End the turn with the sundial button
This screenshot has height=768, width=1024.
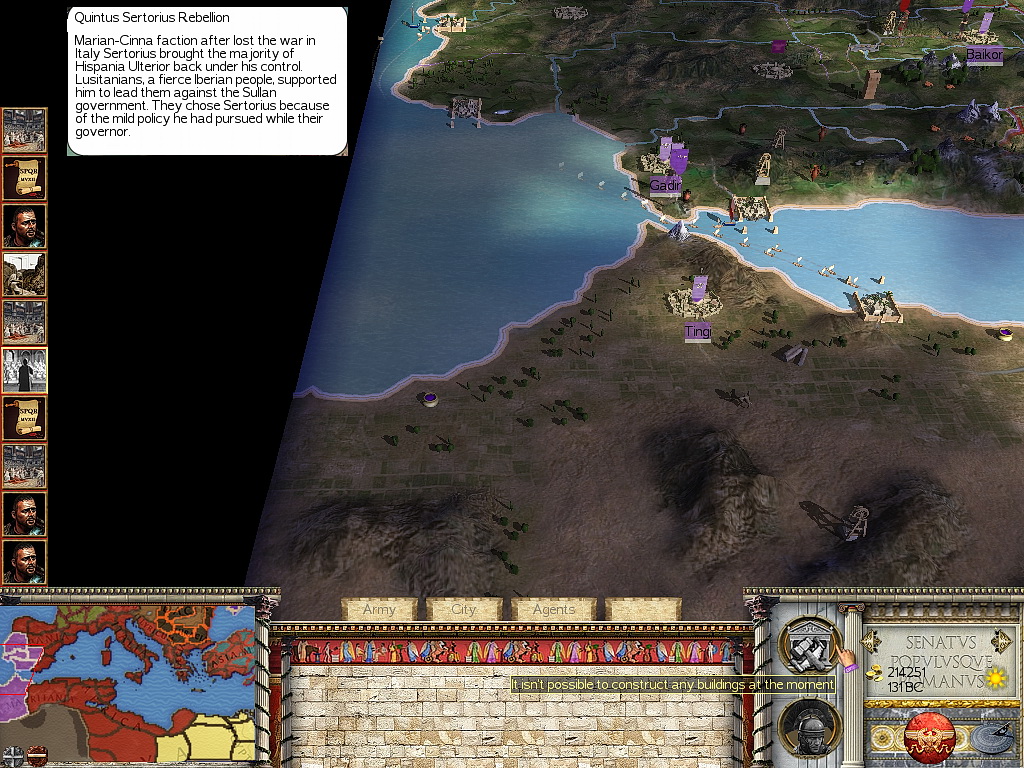(x=988, y=737)
